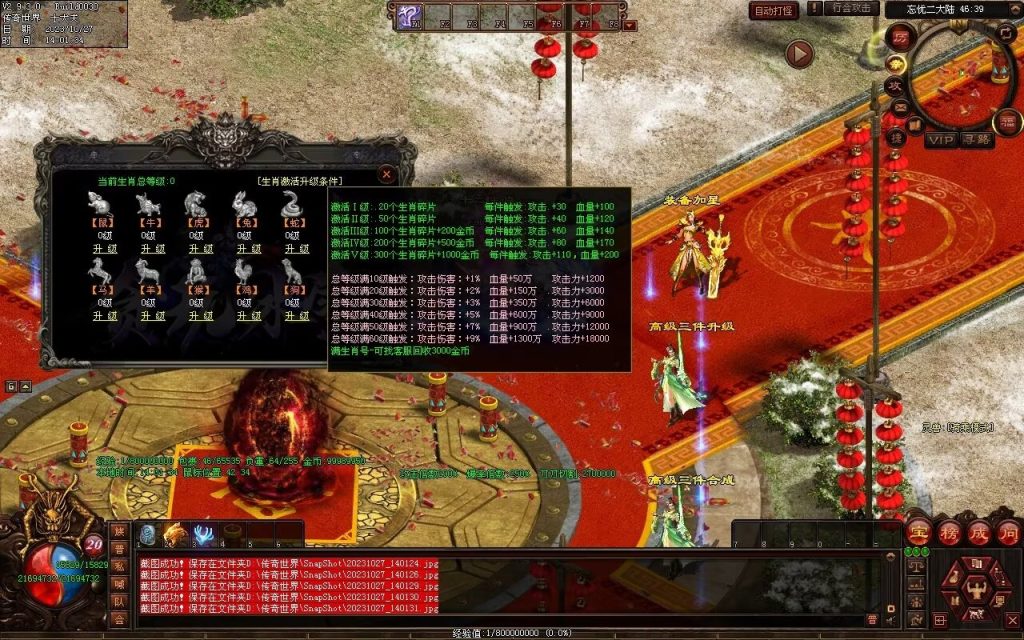The width and height of the screenshot is (1024, 640).
Task: Open the VIP panel
Action: [x=940, y=140]
